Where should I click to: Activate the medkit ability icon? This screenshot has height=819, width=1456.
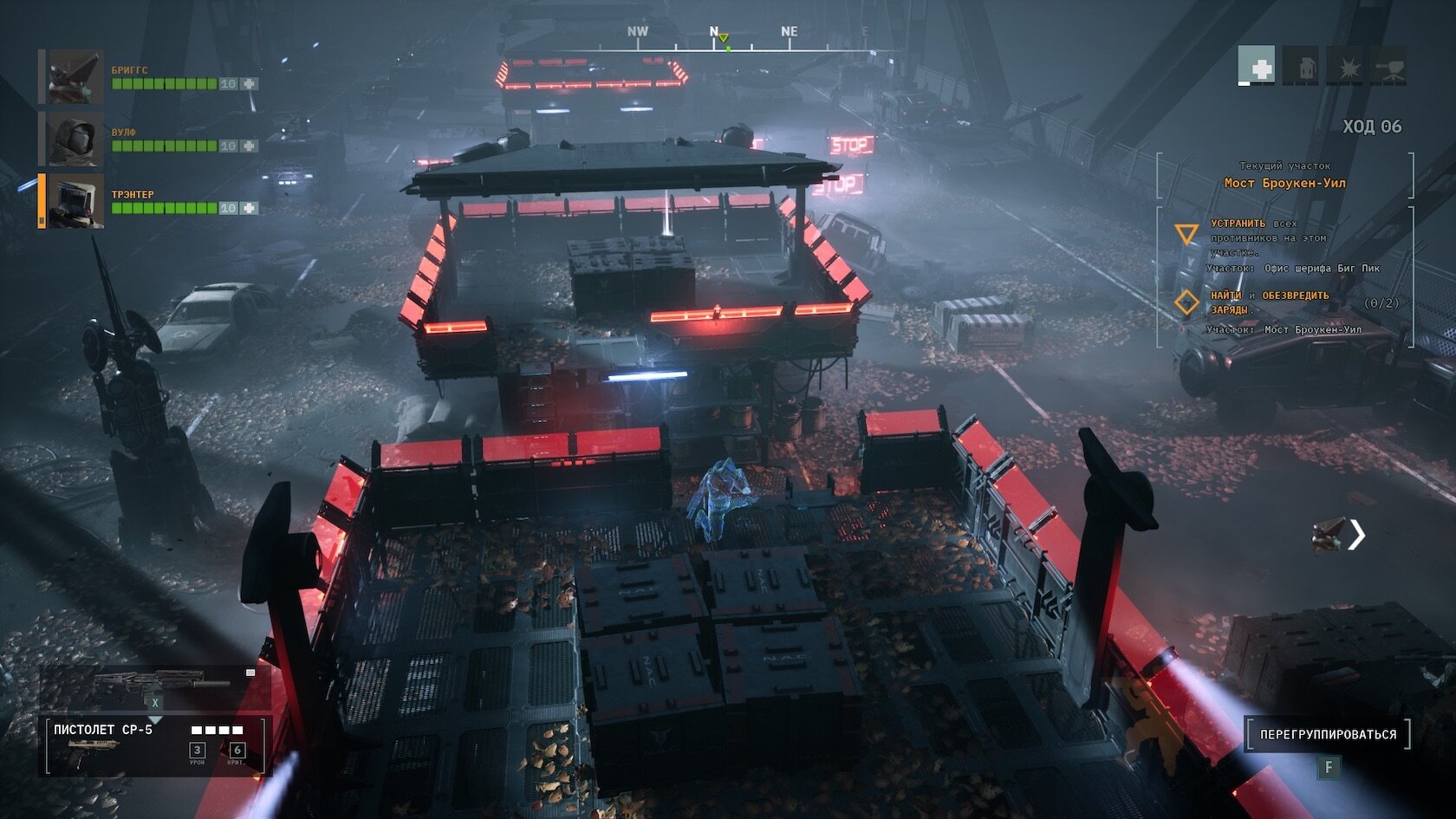(1256, 66)
